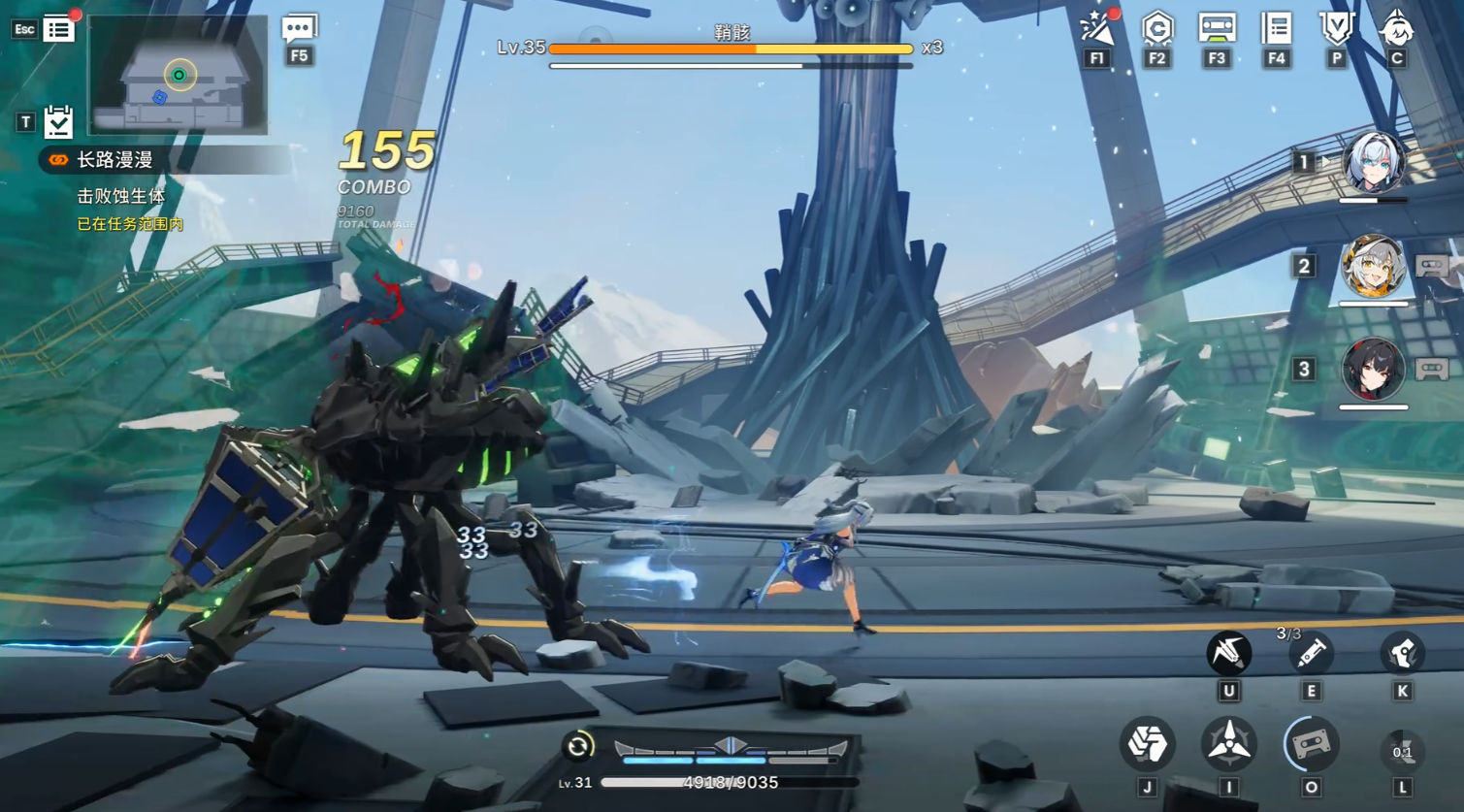Switch to the dark-haired third character
This screenshot has height=812, width=1464.
pos(1374,370)
